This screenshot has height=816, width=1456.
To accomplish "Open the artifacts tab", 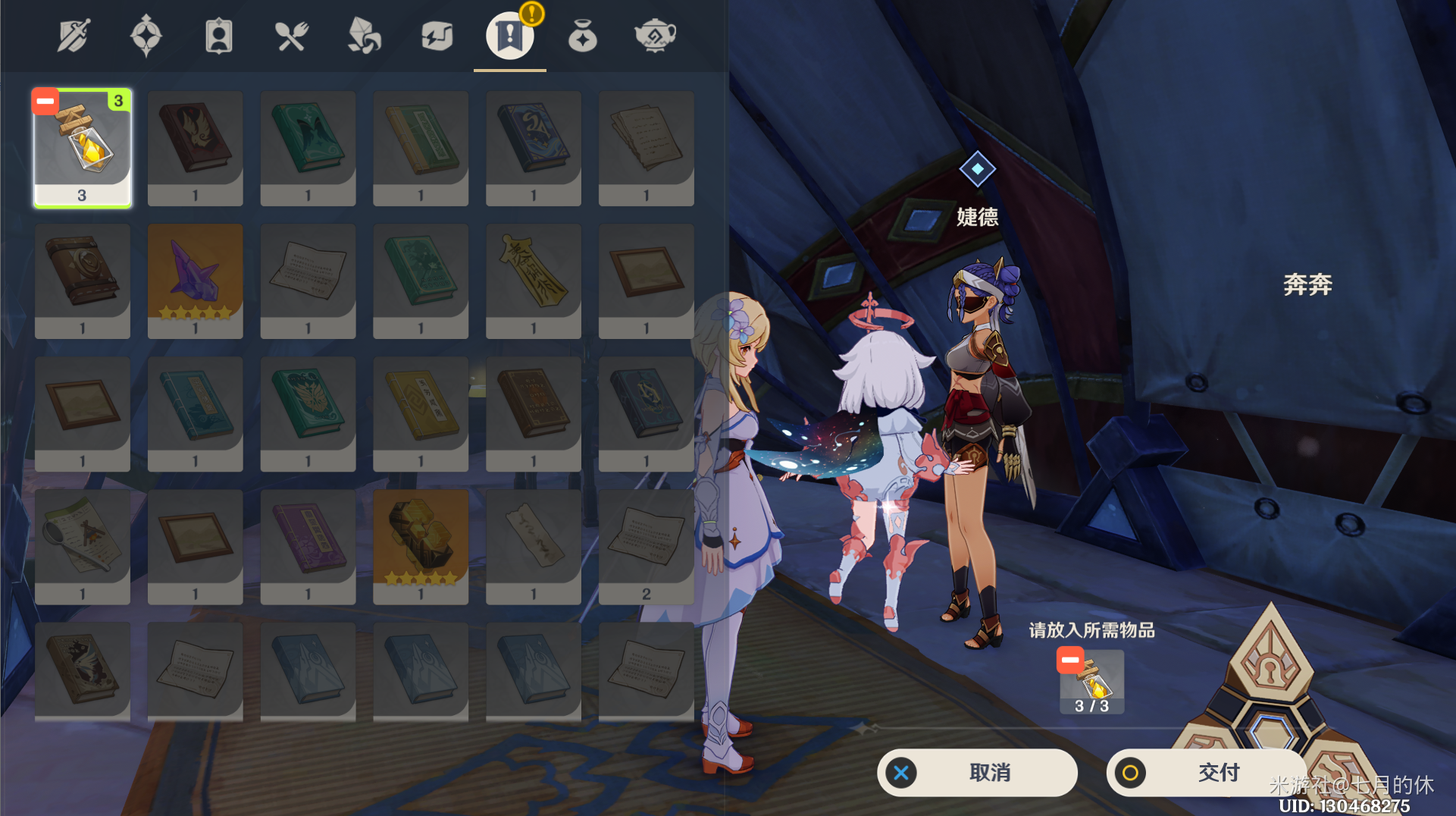I will (146, 36).
